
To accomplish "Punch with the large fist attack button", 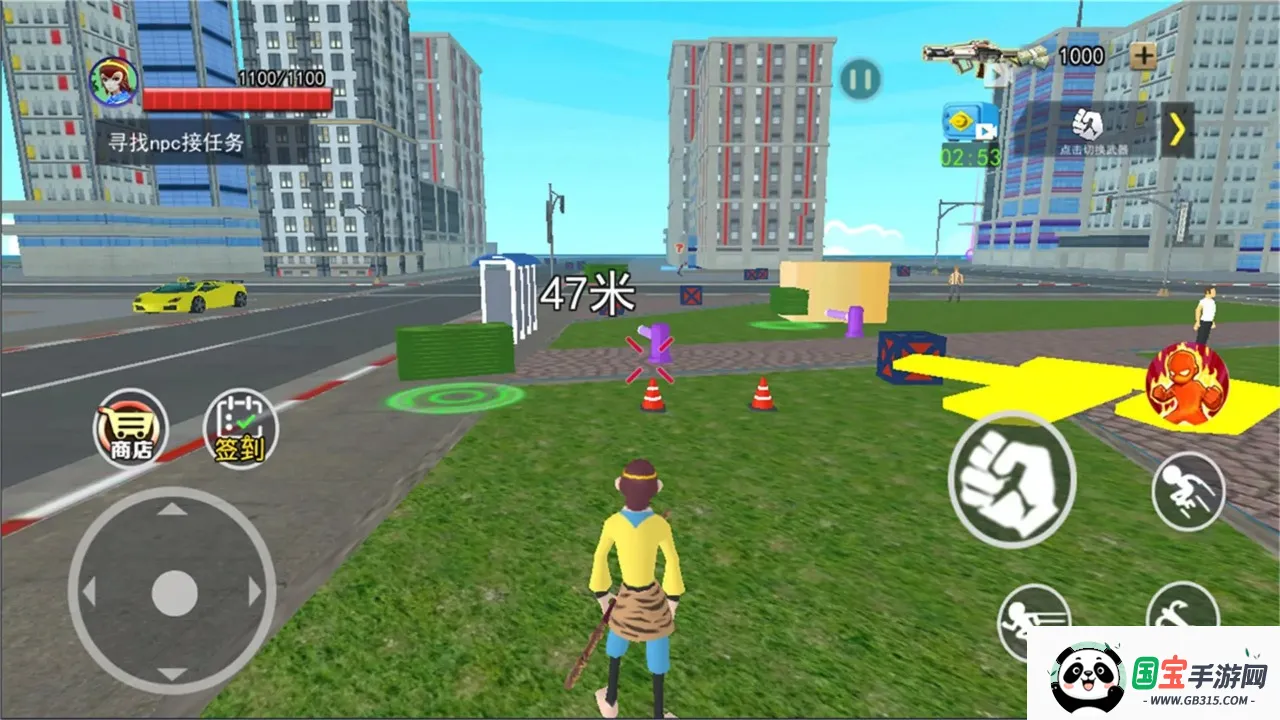I will click(x=1011, y=479).
